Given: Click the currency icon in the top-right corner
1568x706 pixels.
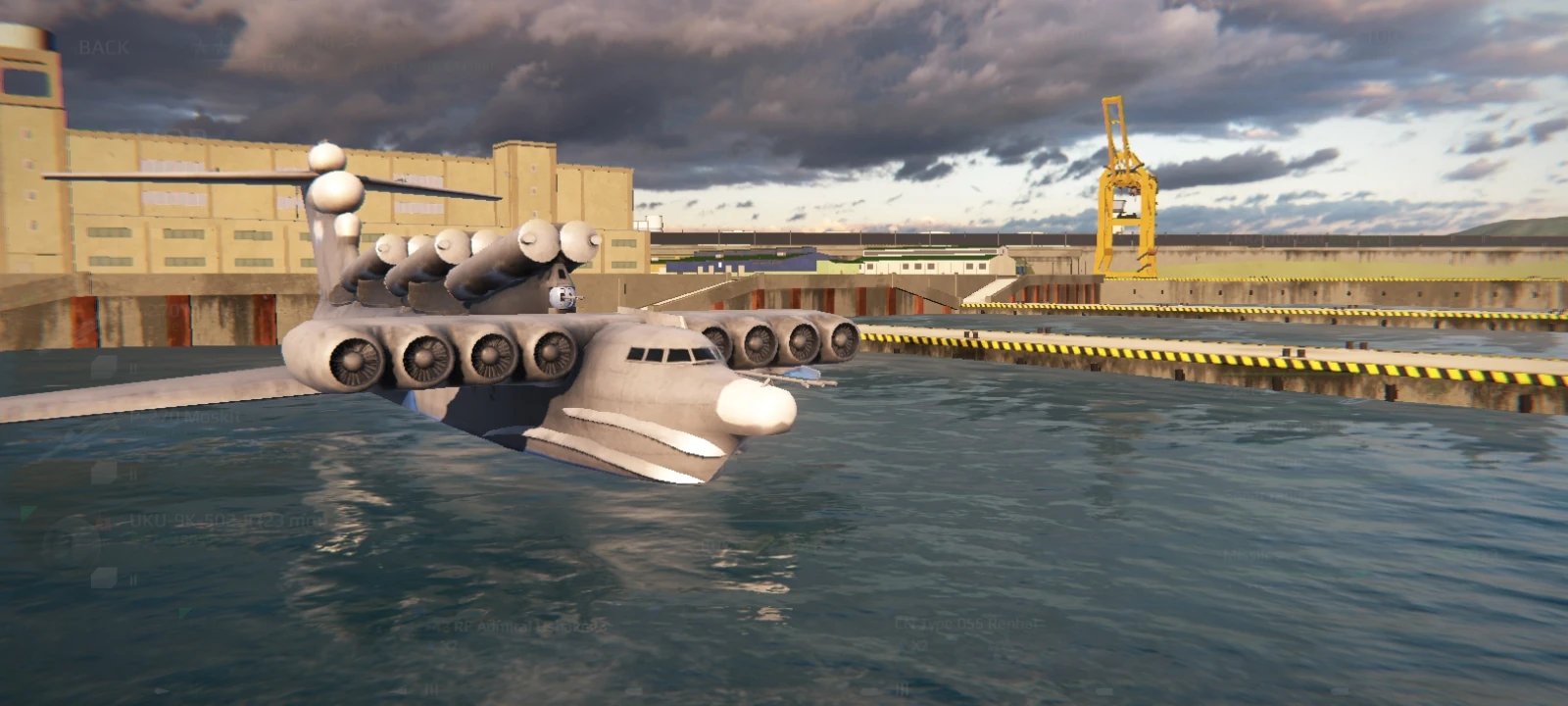Looking at the screenshot, I should (x=1379, y=37).
